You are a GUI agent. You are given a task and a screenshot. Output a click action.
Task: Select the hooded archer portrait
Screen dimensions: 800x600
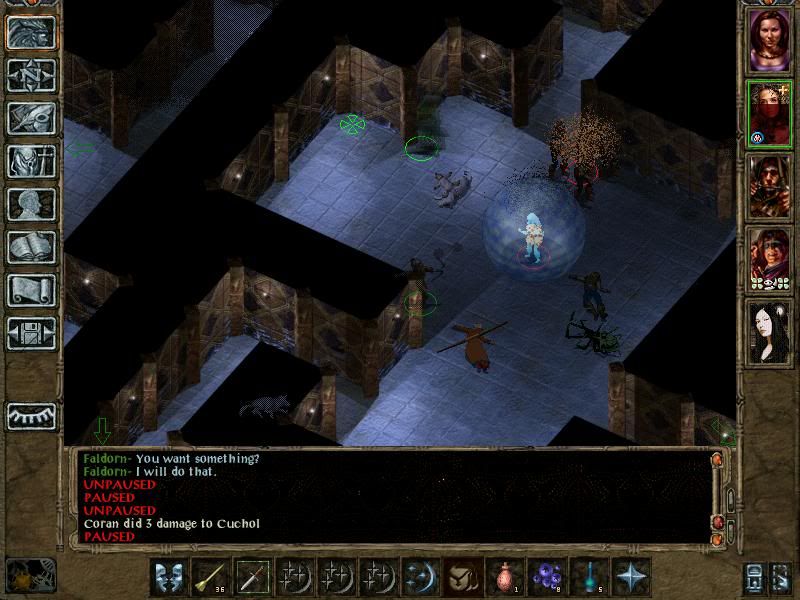769,187
